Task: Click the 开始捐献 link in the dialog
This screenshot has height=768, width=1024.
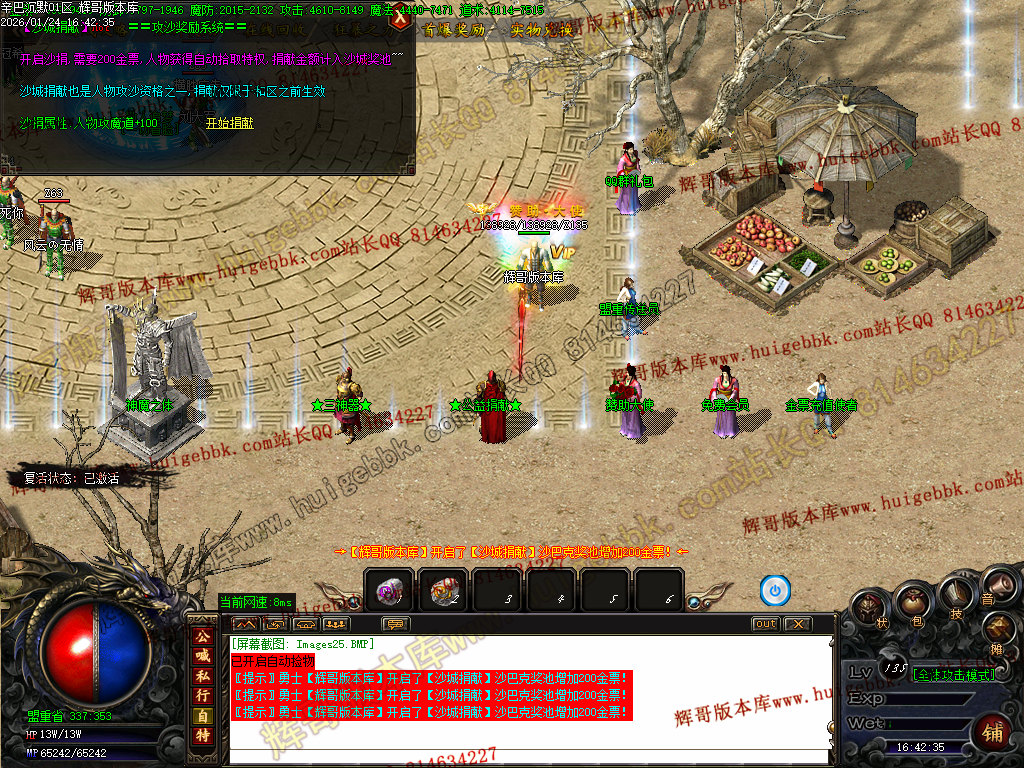Action: pyautogui.click(x=229, y=123)
